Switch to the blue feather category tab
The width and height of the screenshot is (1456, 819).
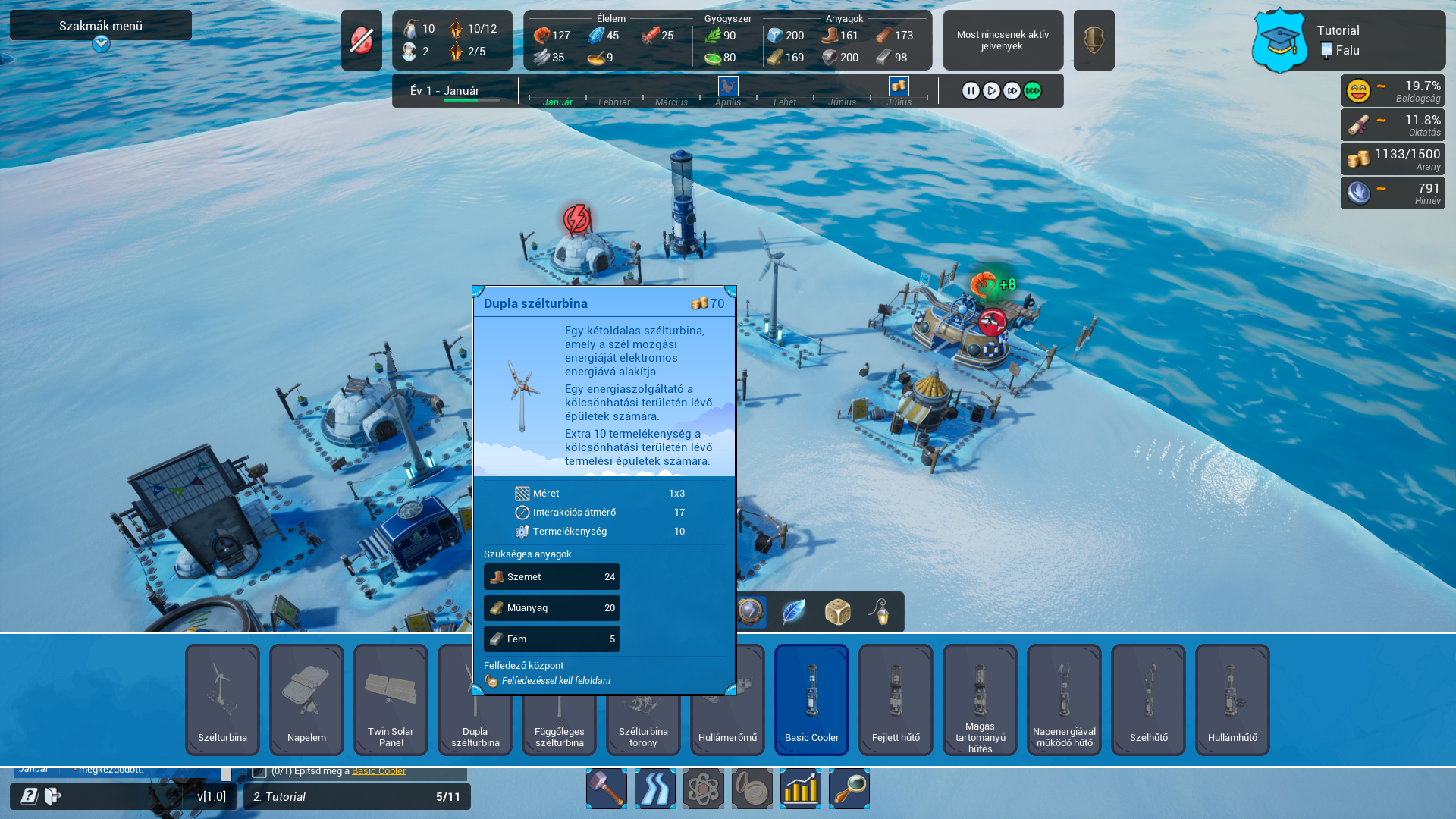pyautogui.click(x=794, y=612)
